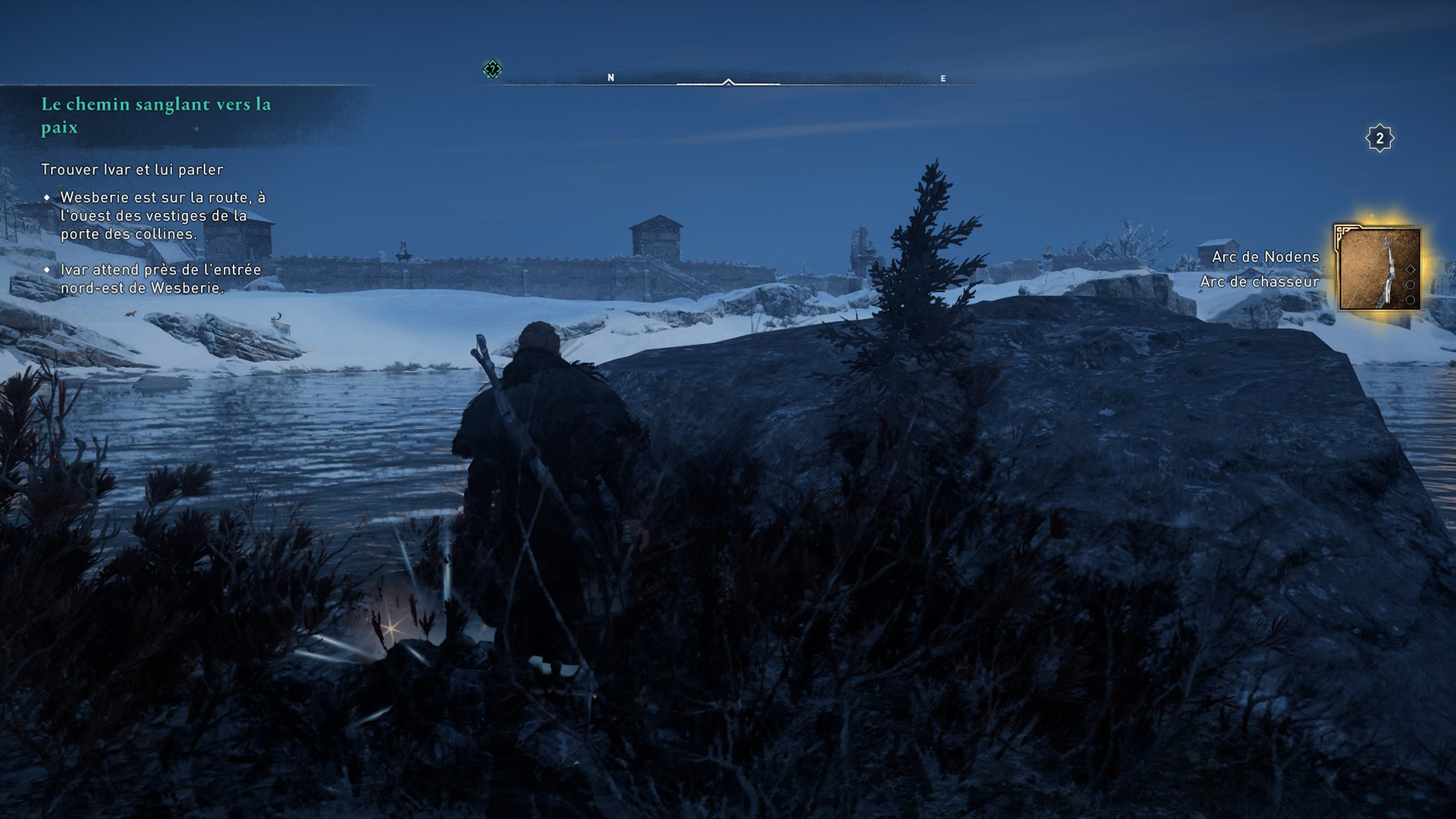Click the upper circular rune slot on the item card
The height and width of the screenshot is (819, 1456).
pos(1410,285)
